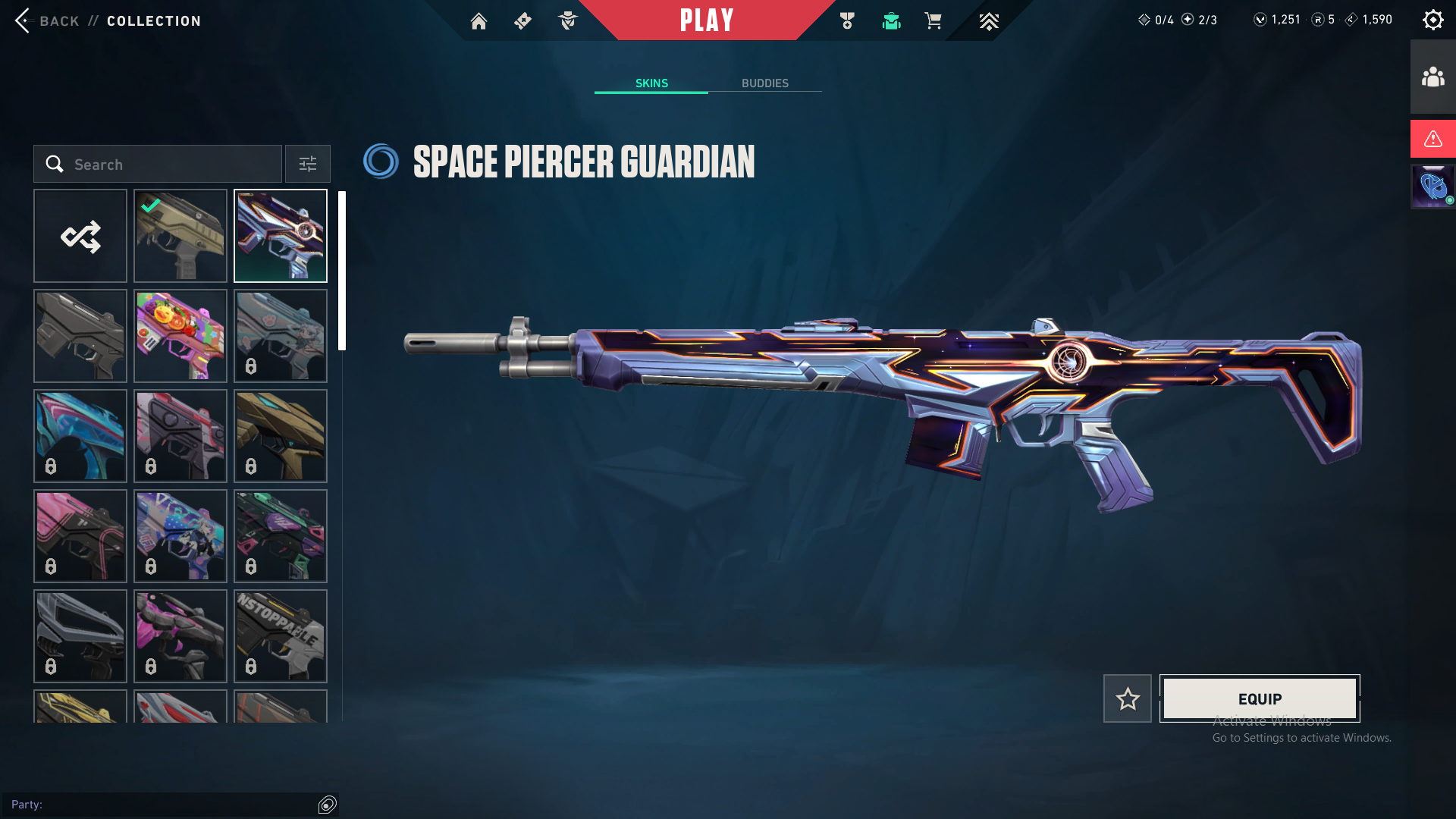Select the locked Unstoppable Guardian skin
The width and height of the screenshot is (1456, 819).
[x=281, y=636]
